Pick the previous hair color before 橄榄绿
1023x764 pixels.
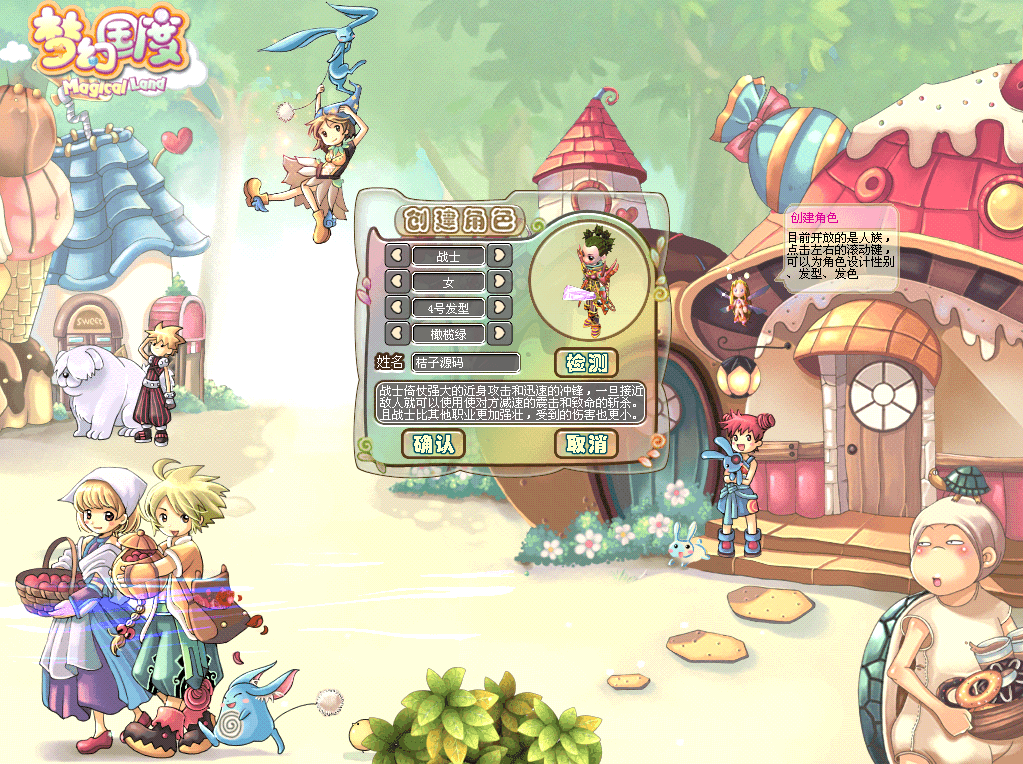tap(397, 333)
